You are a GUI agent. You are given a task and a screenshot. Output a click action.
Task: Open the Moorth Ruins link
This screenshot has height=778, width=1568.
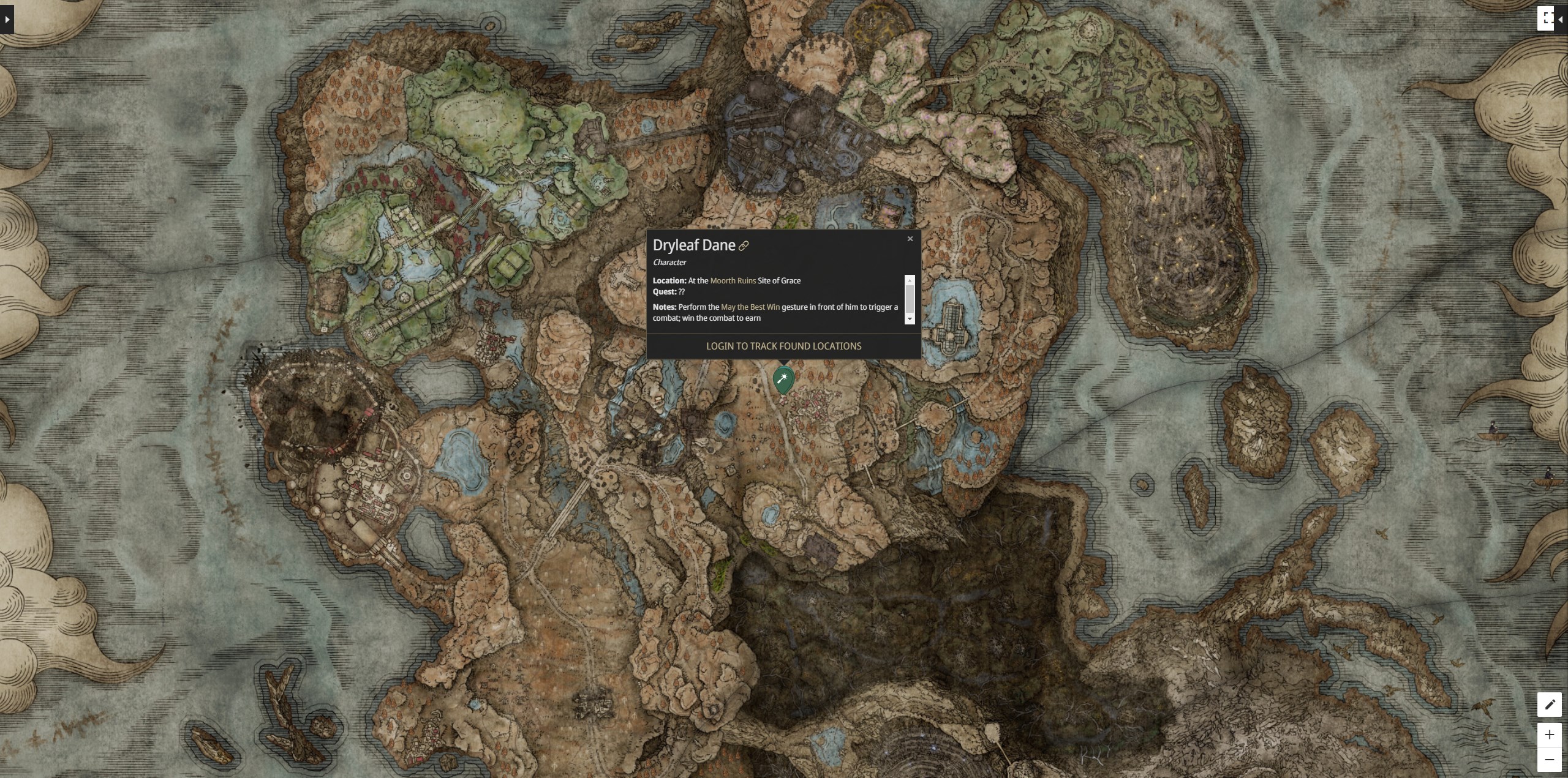click(733, 280)
